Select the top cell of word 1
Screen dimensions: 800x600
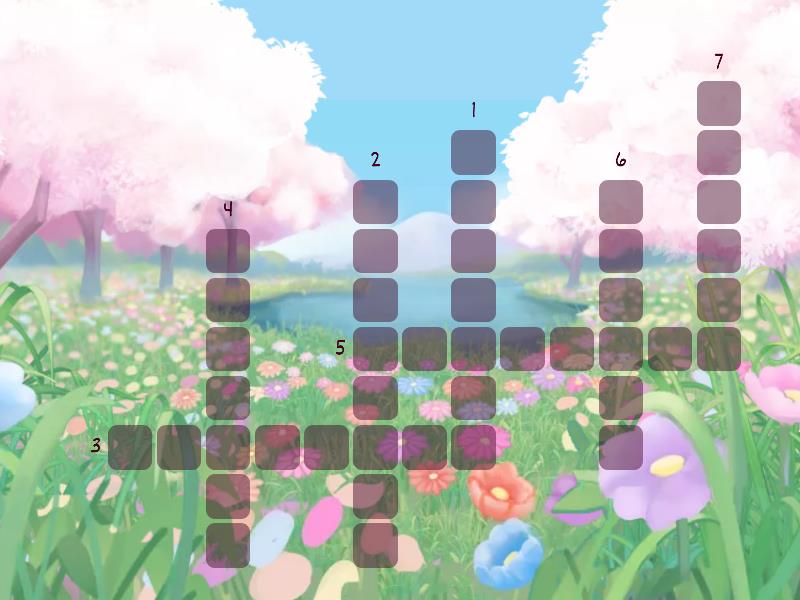[x=473, y=152]
